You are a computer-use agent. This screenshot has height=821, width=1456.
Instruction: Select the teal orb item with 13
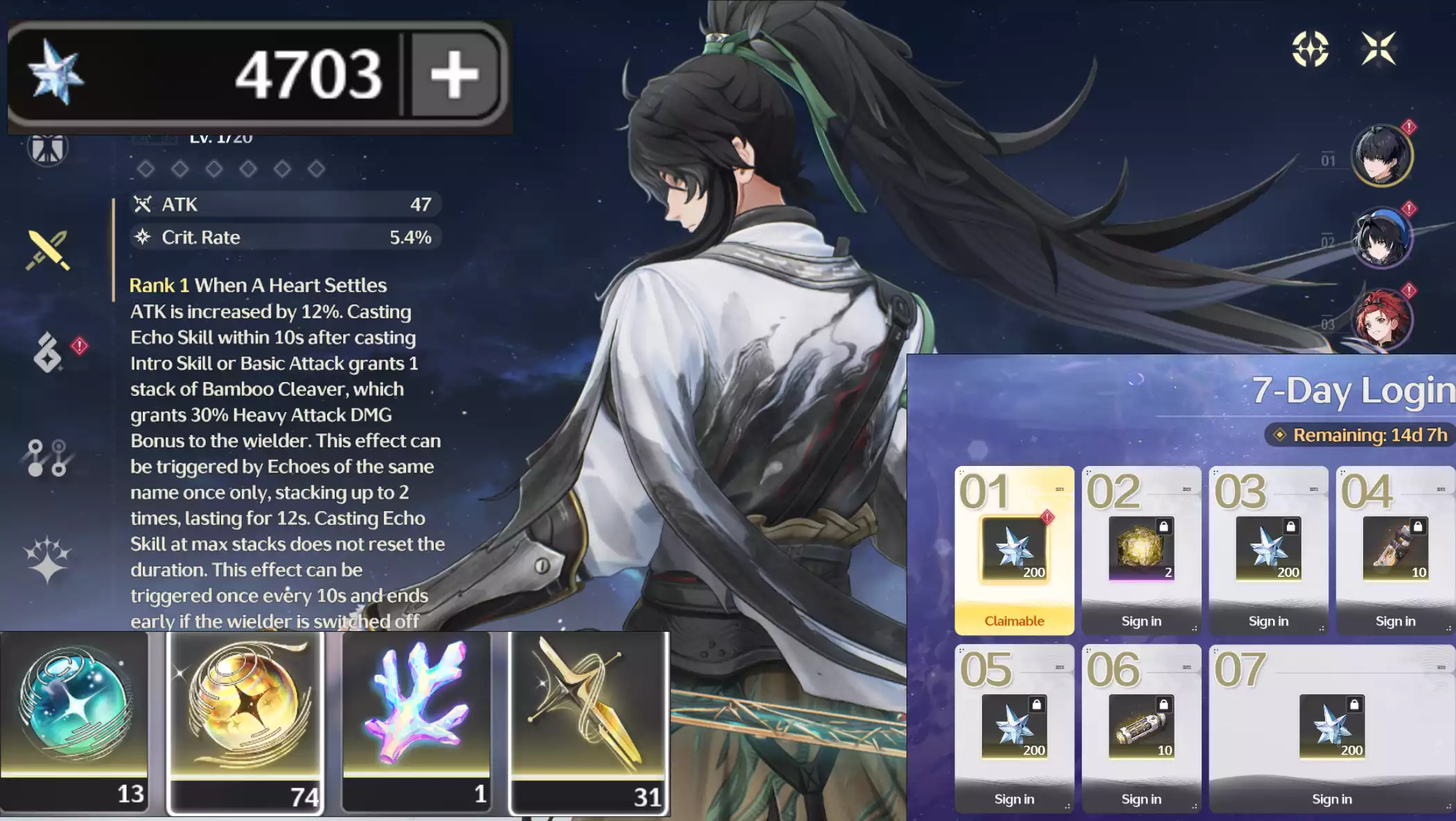tap(74, 721)
